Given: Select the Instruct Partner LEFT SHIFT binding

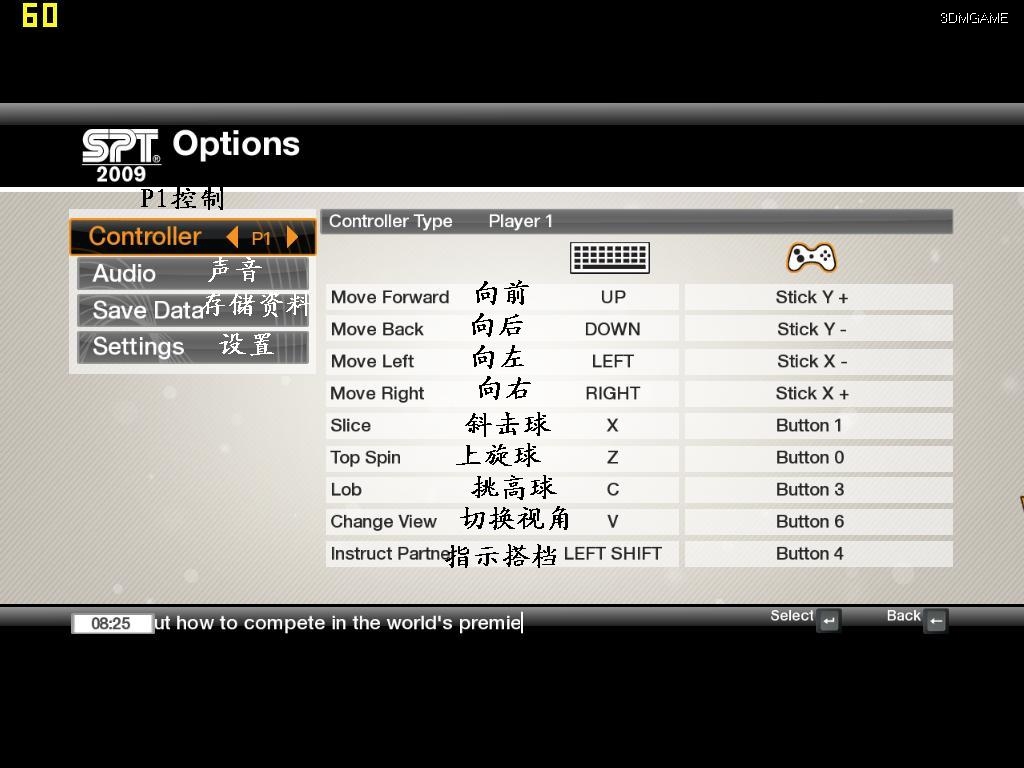Looking at the screenshot, I should [613, 553].
